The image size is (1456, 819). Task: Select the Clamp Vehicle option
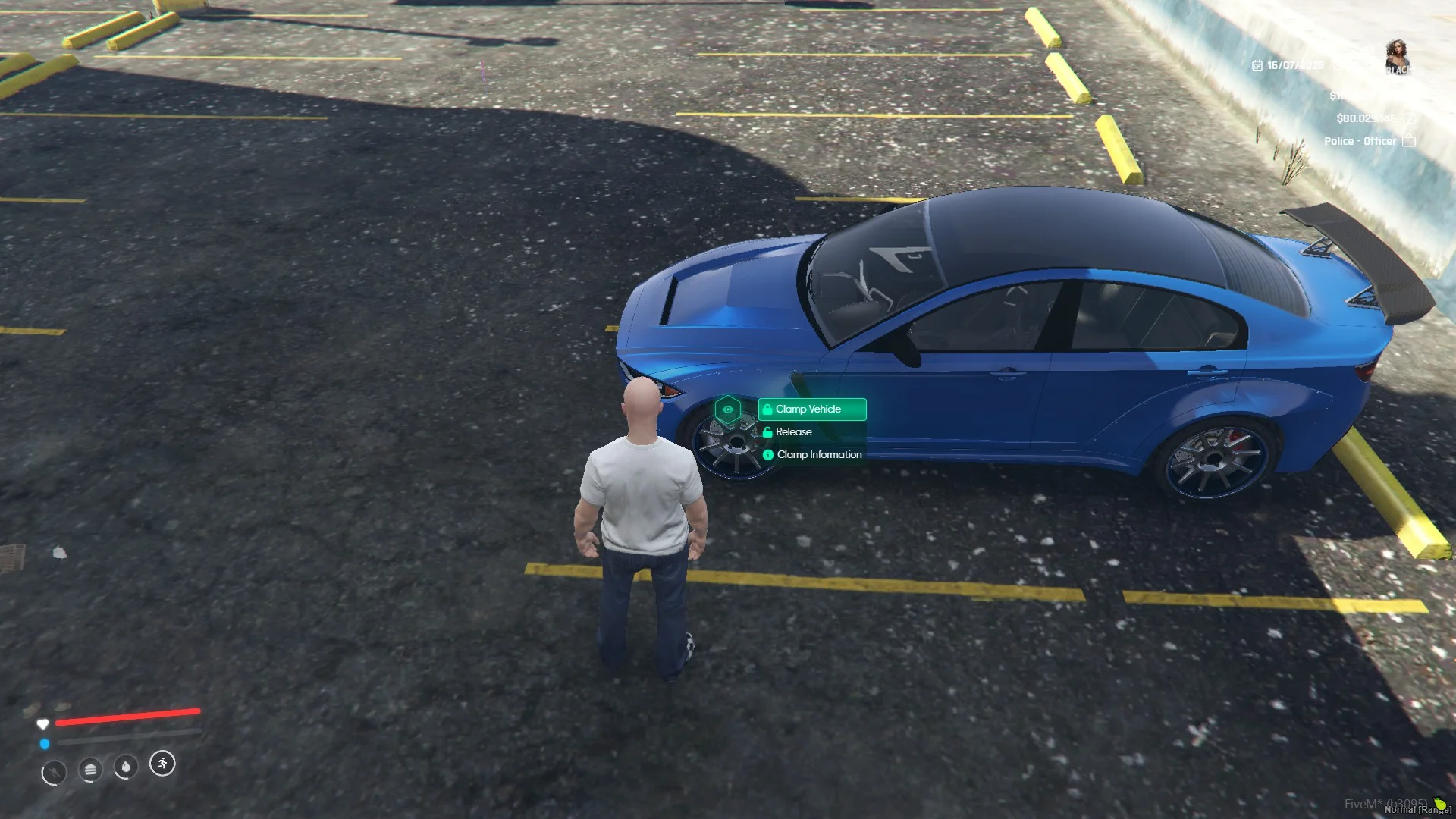pos(811,409)
